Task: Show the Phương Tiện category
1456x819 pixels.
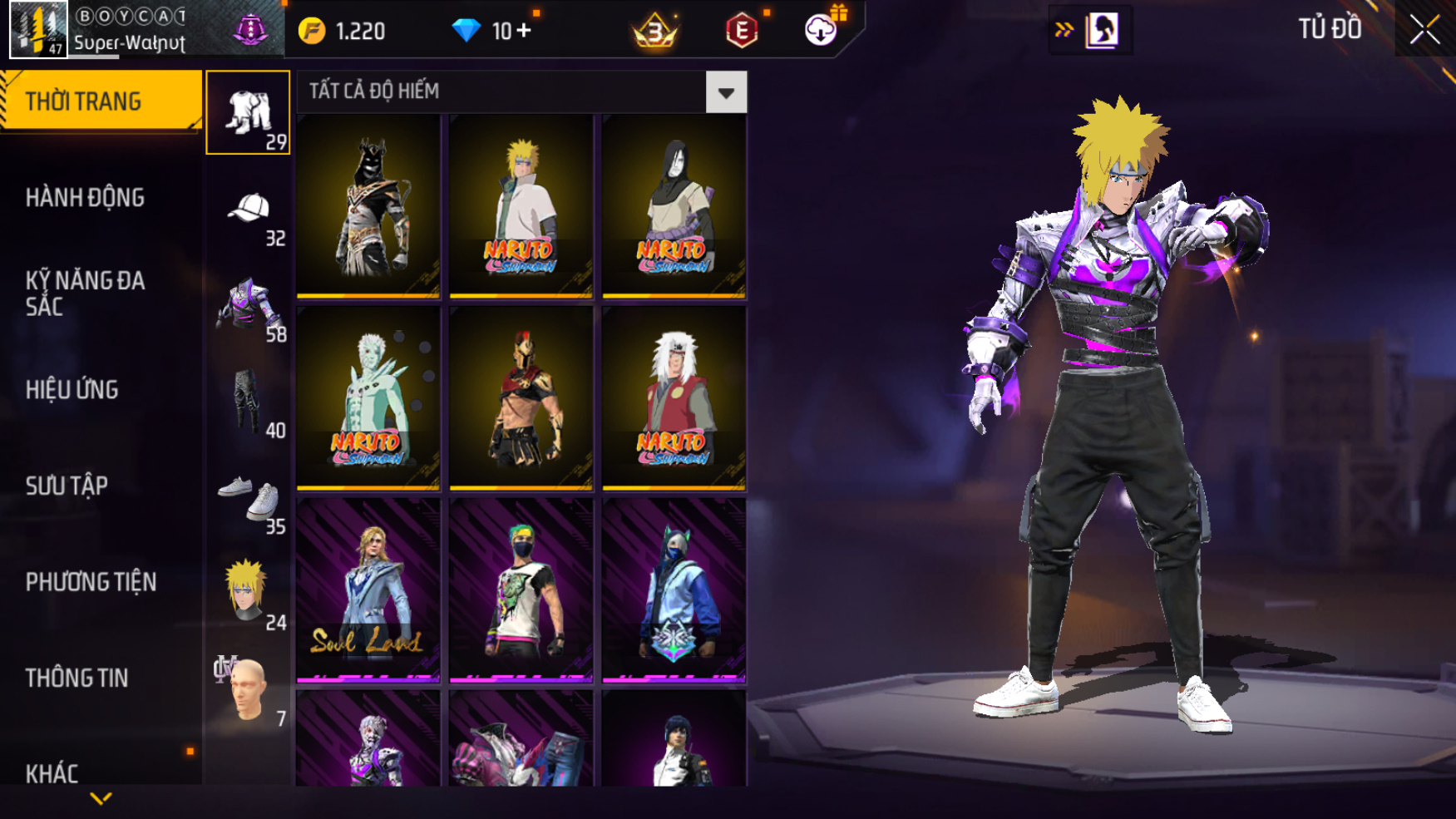Action: tap(91, 582)
